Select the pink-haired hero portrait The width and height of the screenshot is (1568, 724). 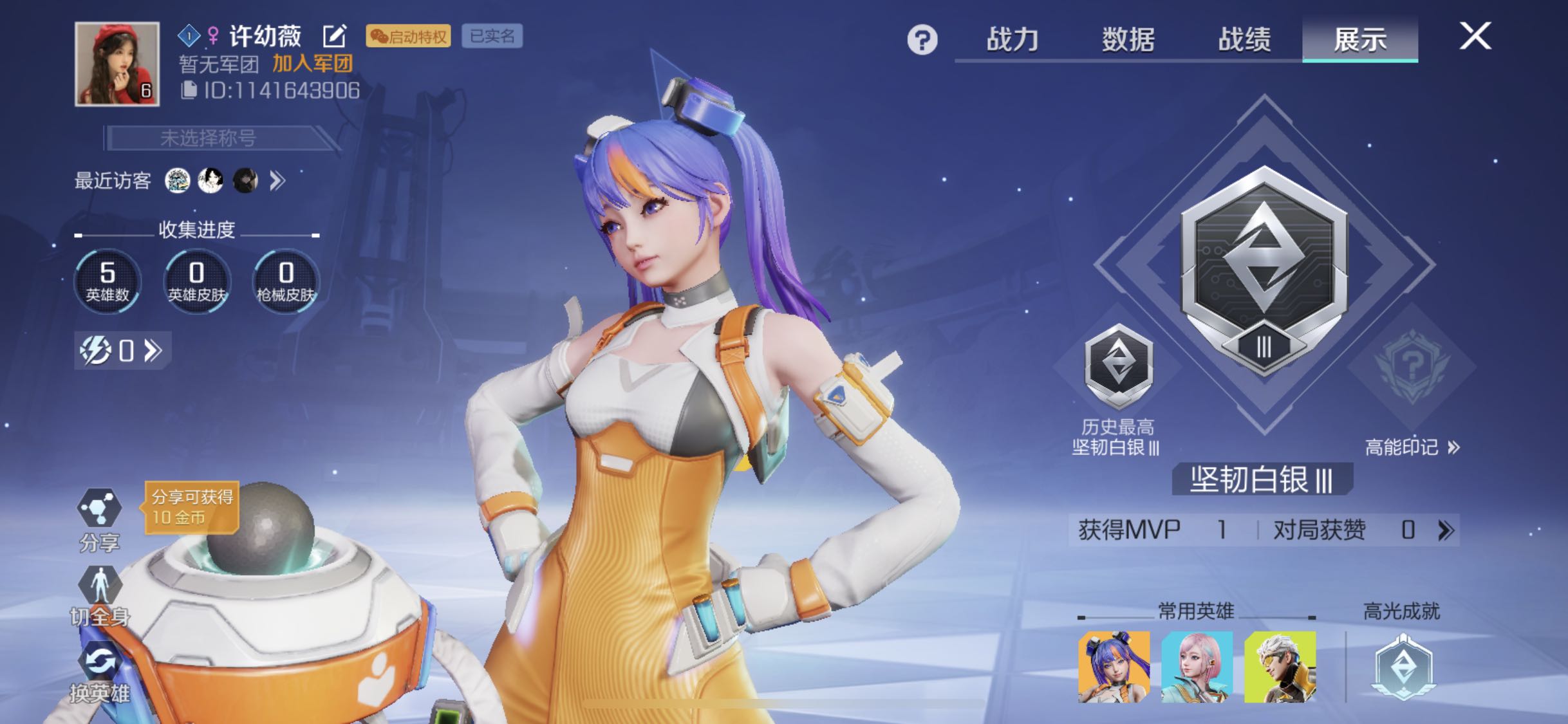click(1197, 667)
